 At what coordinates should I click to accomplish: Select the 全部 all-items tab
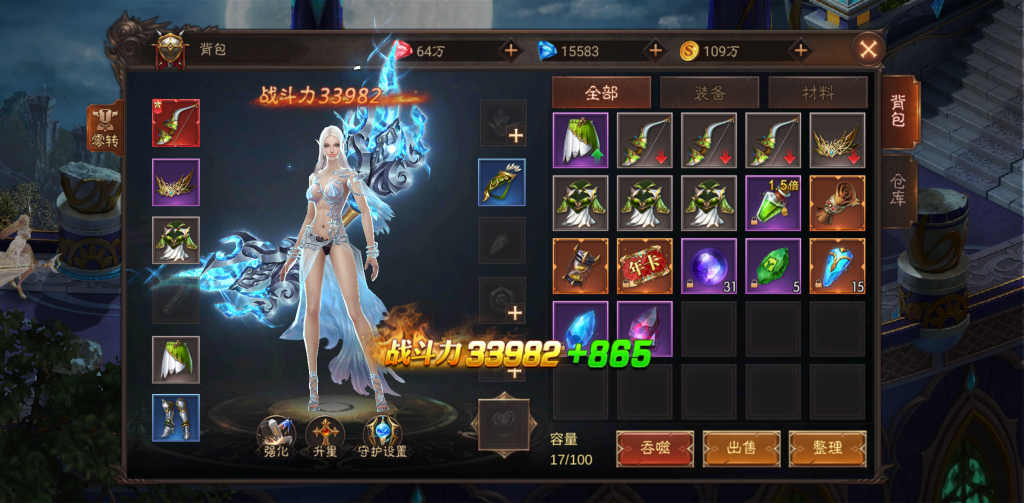pyautogui.click(x=601, y=93)
